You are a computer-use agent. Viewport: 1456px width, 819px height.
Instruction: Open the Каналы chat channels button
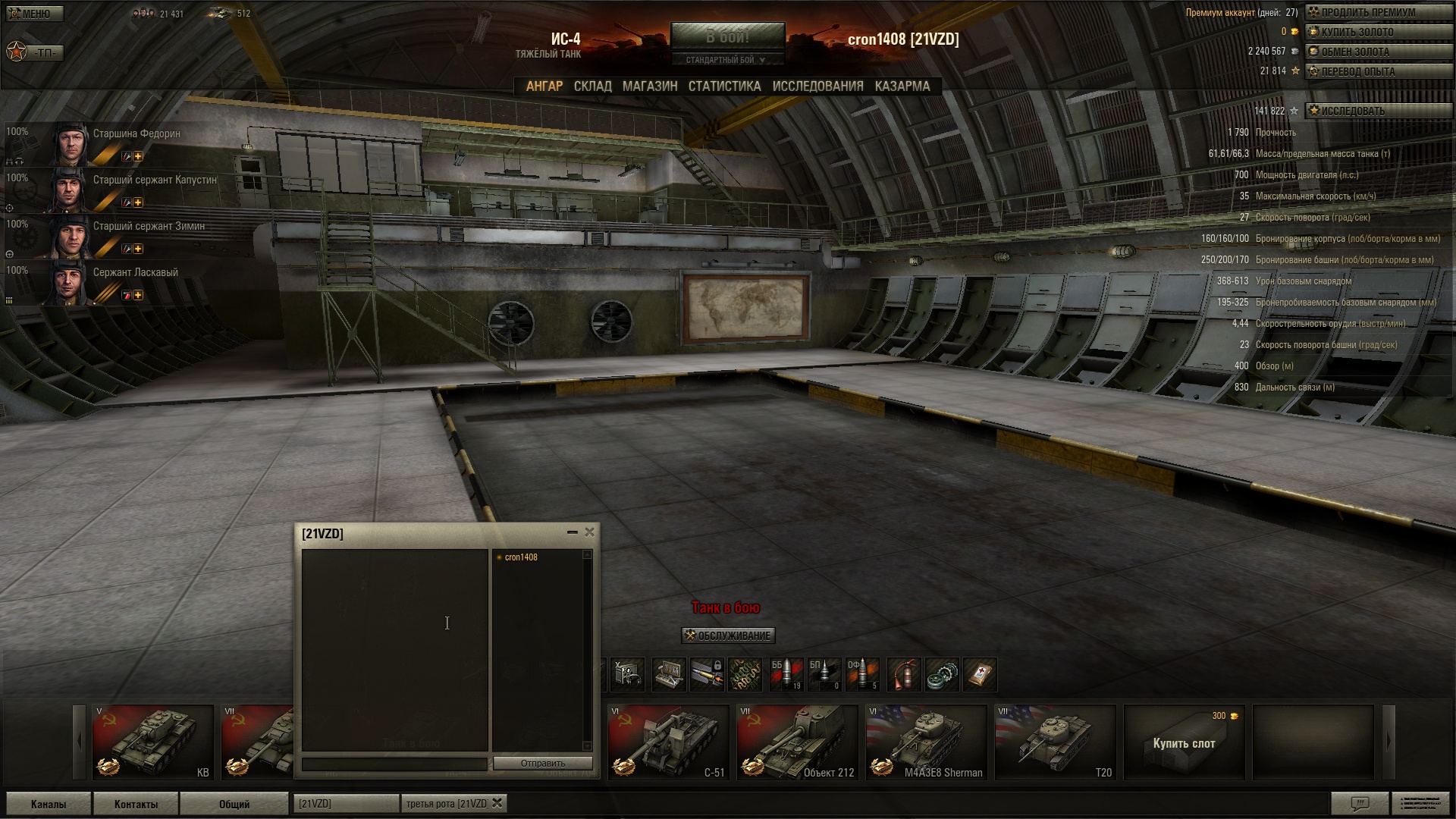(49, 804)
